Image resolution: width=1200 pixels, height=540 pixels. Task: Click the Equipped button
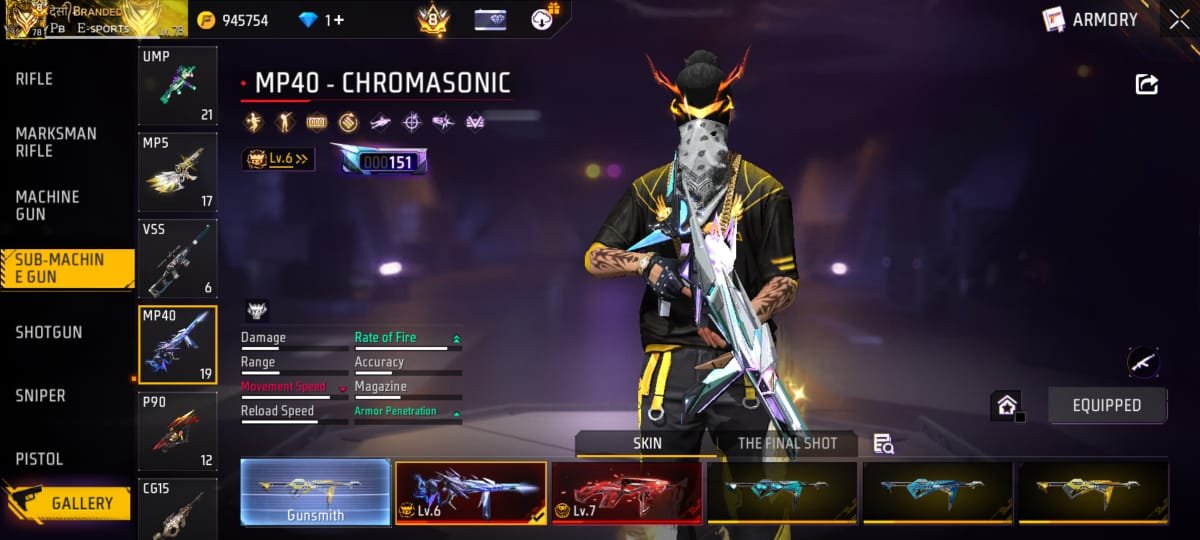tap(1106, 405)
